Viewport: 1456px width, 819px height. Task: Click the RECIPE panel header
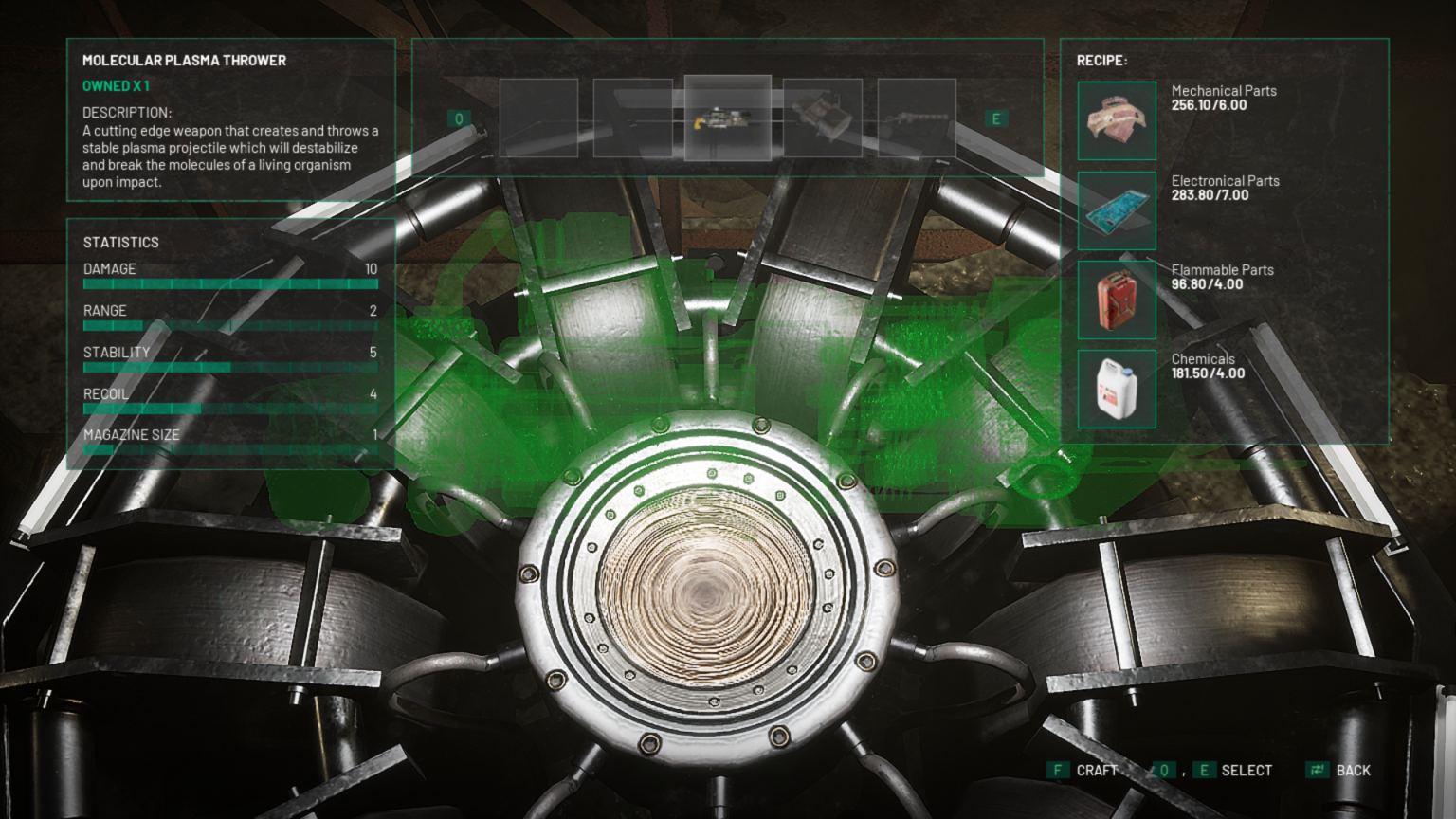1102,58
